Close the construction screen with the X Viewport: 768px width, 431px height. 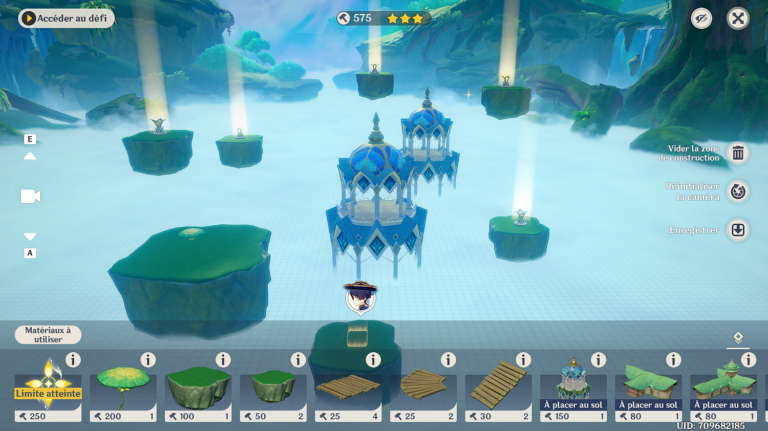click(x=737, y=18)
